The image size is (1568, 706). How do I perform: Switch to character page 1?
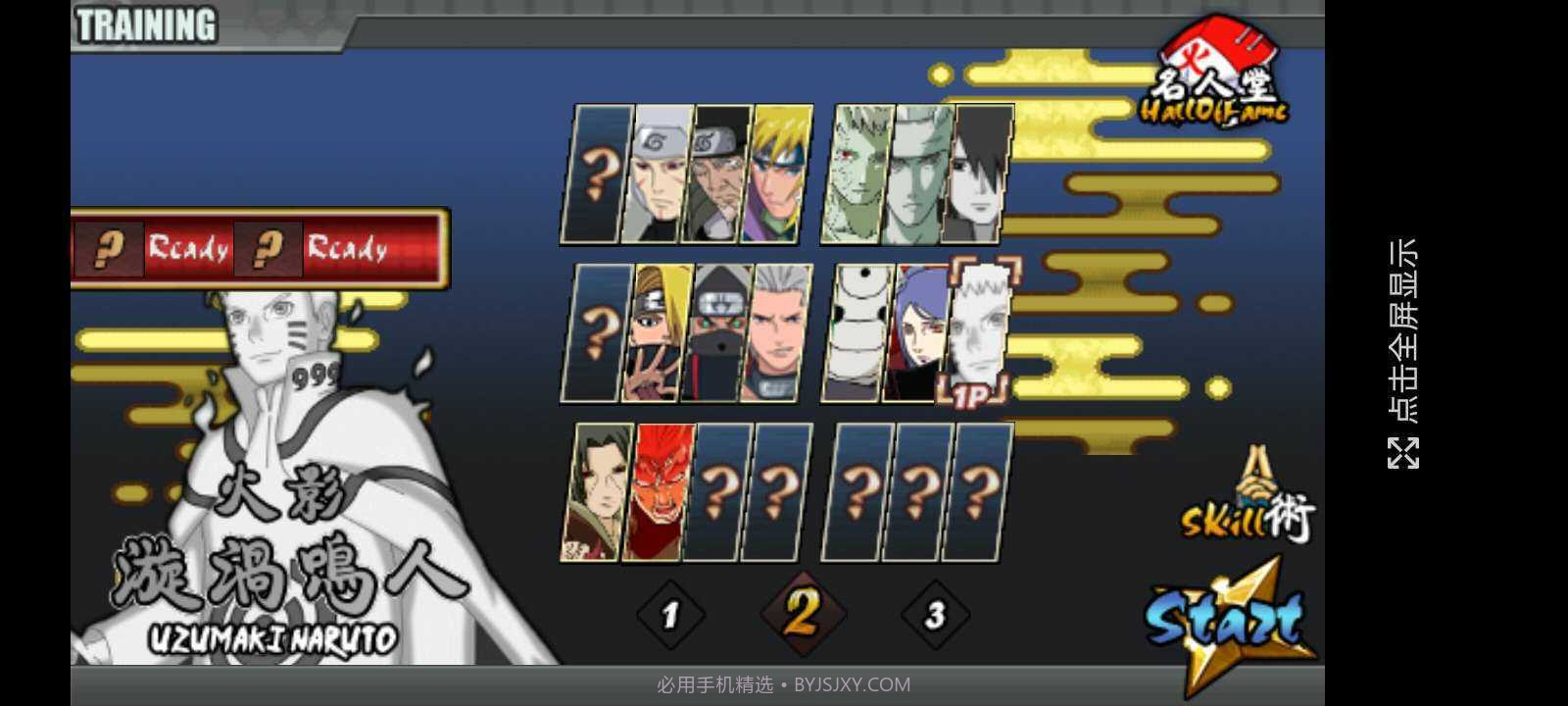click(671, 613)
